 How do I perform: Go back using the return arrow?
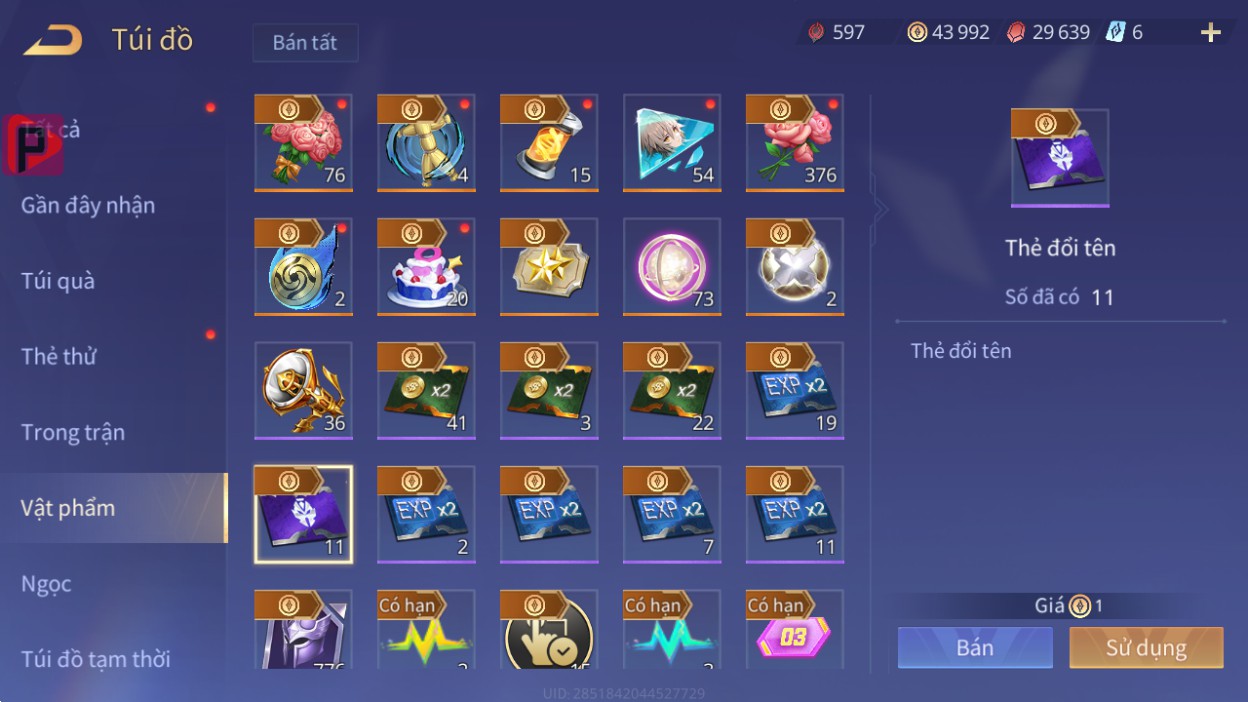(53, 40)
